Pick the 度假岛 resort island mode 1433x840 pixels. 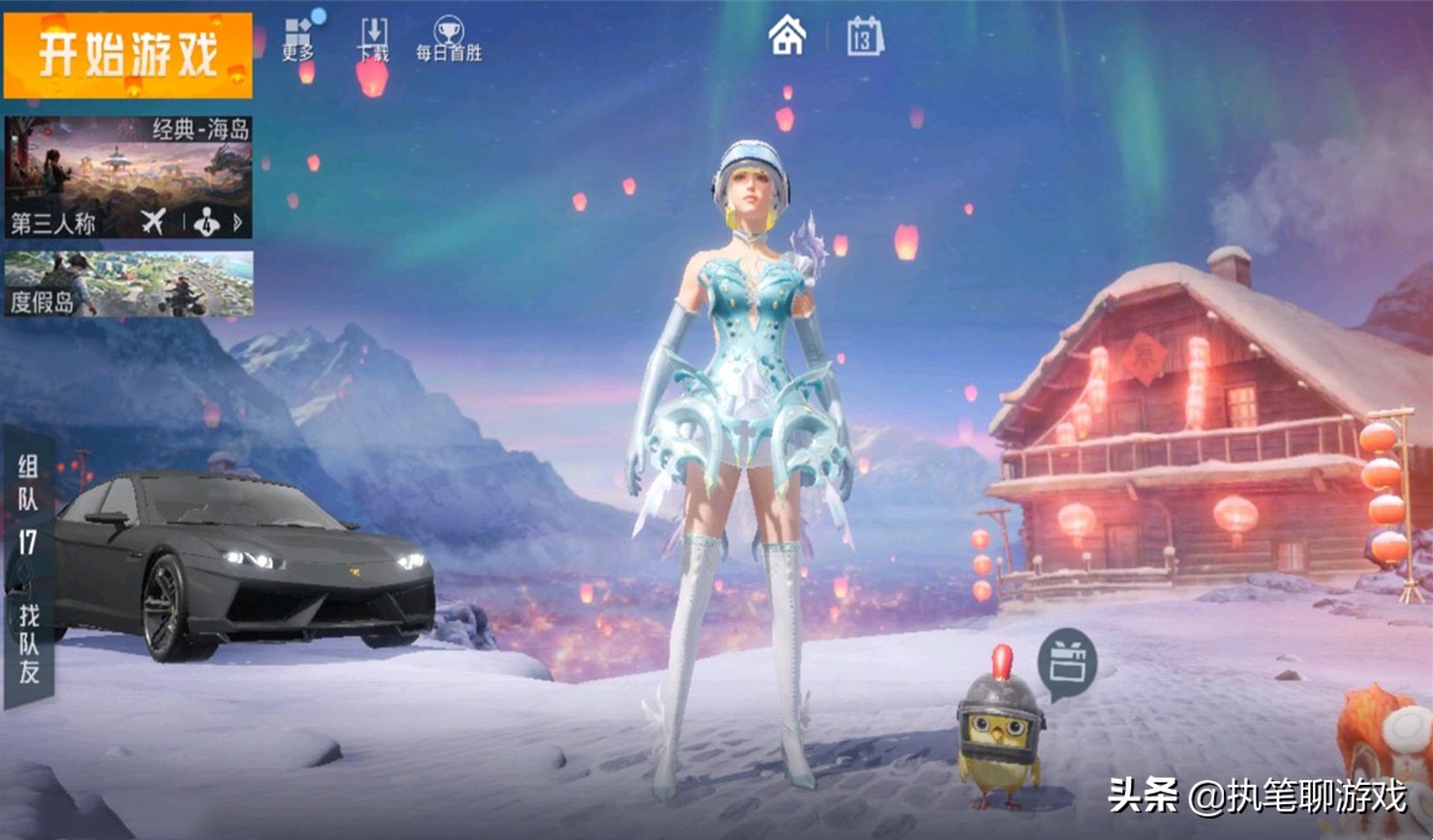[128, 284]
